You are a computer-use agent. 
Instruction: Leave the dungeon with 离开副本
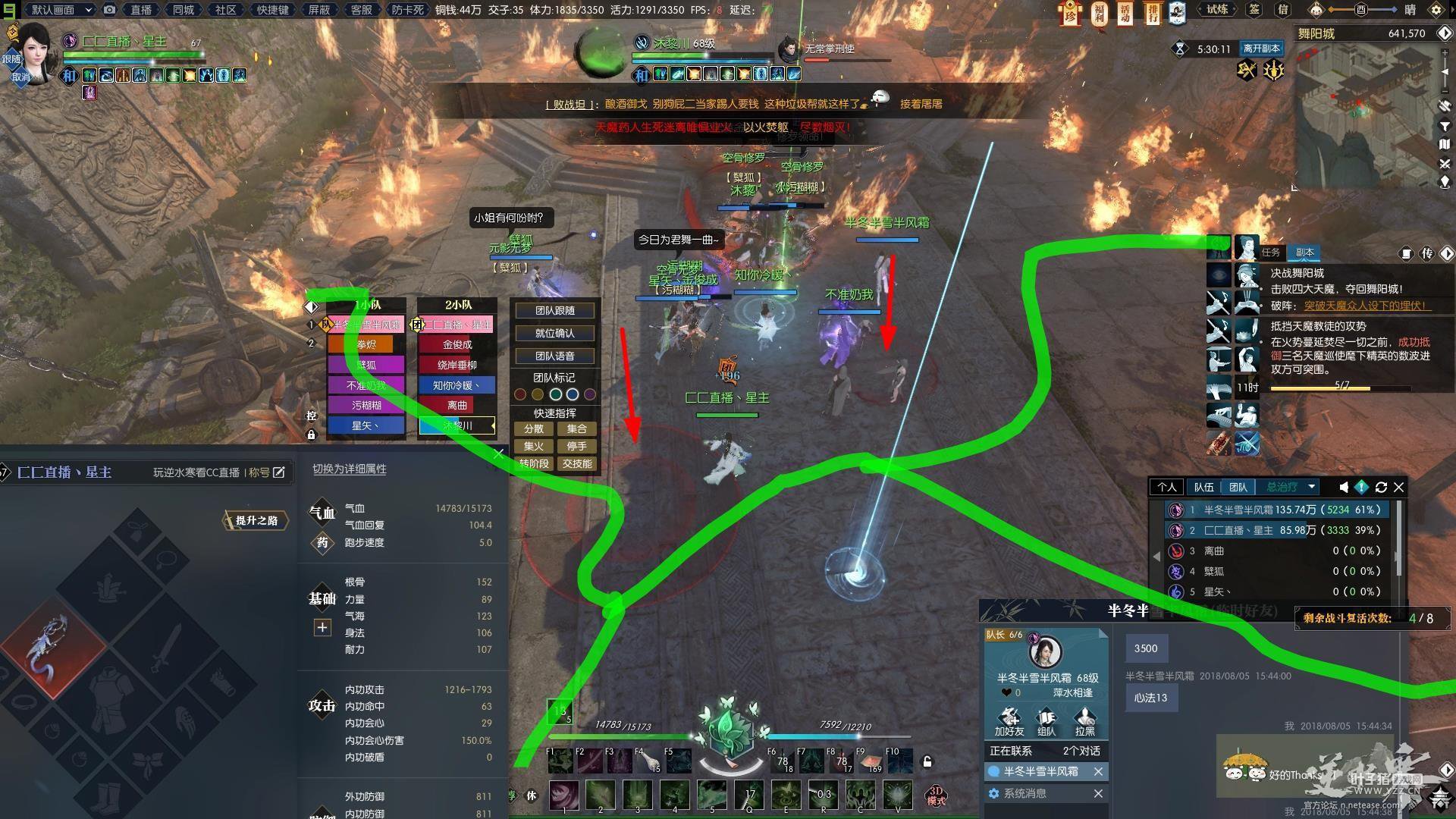(1261, 49)
